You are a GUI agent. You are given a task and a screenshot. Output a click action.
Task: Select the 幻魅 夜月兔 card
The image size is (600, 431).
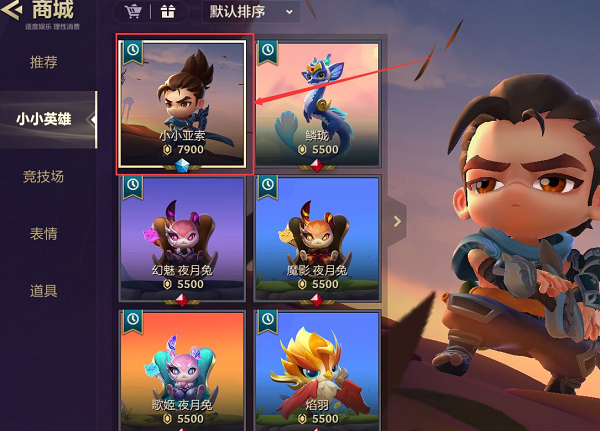tap(182, 238)
